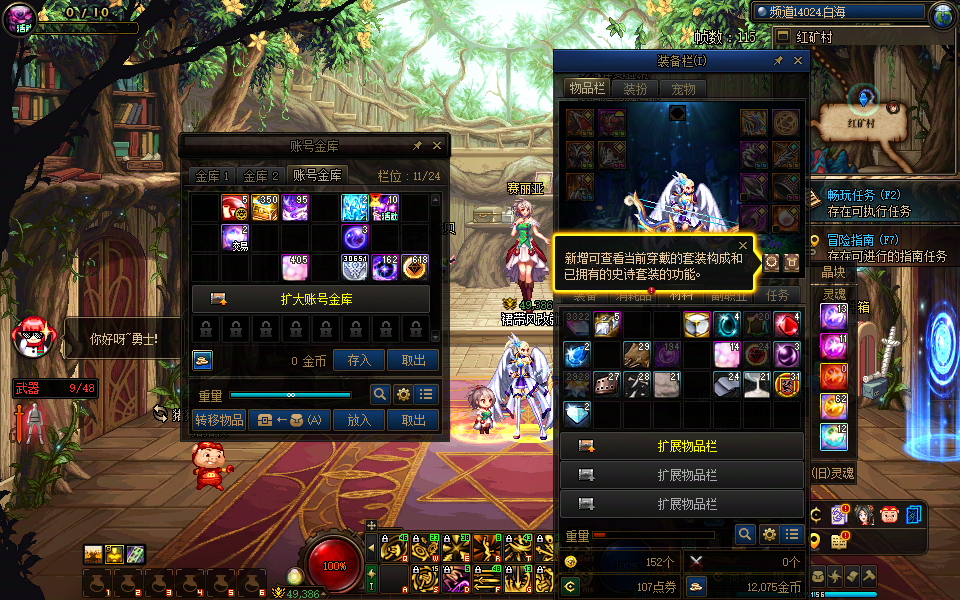Switch to the 金库 2 tab
The image size is (960, 600).
(x=262, y=175)
